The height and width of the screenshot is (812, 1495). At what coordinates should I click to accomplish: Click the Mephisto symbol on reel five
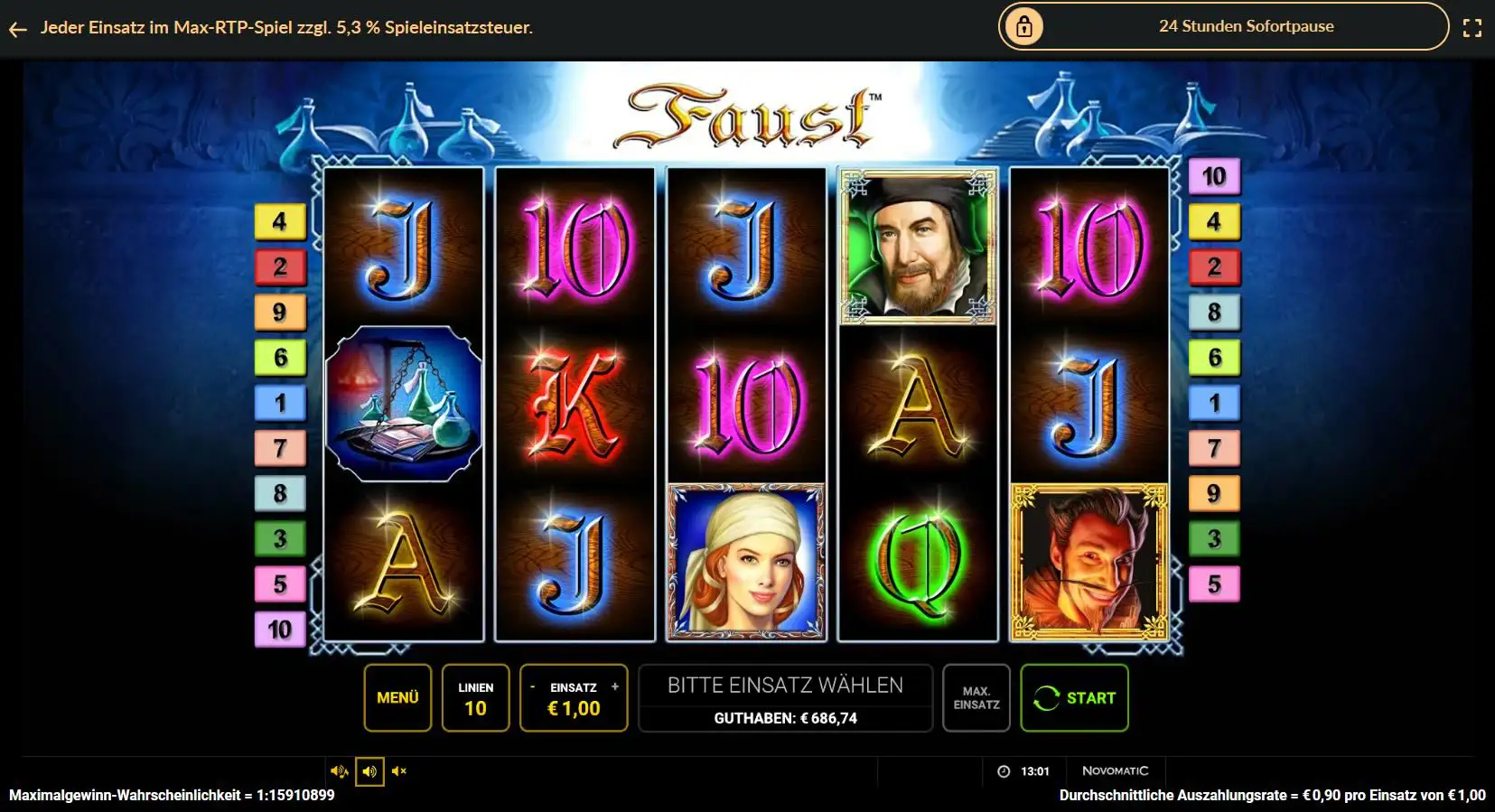coord(1089,560)
